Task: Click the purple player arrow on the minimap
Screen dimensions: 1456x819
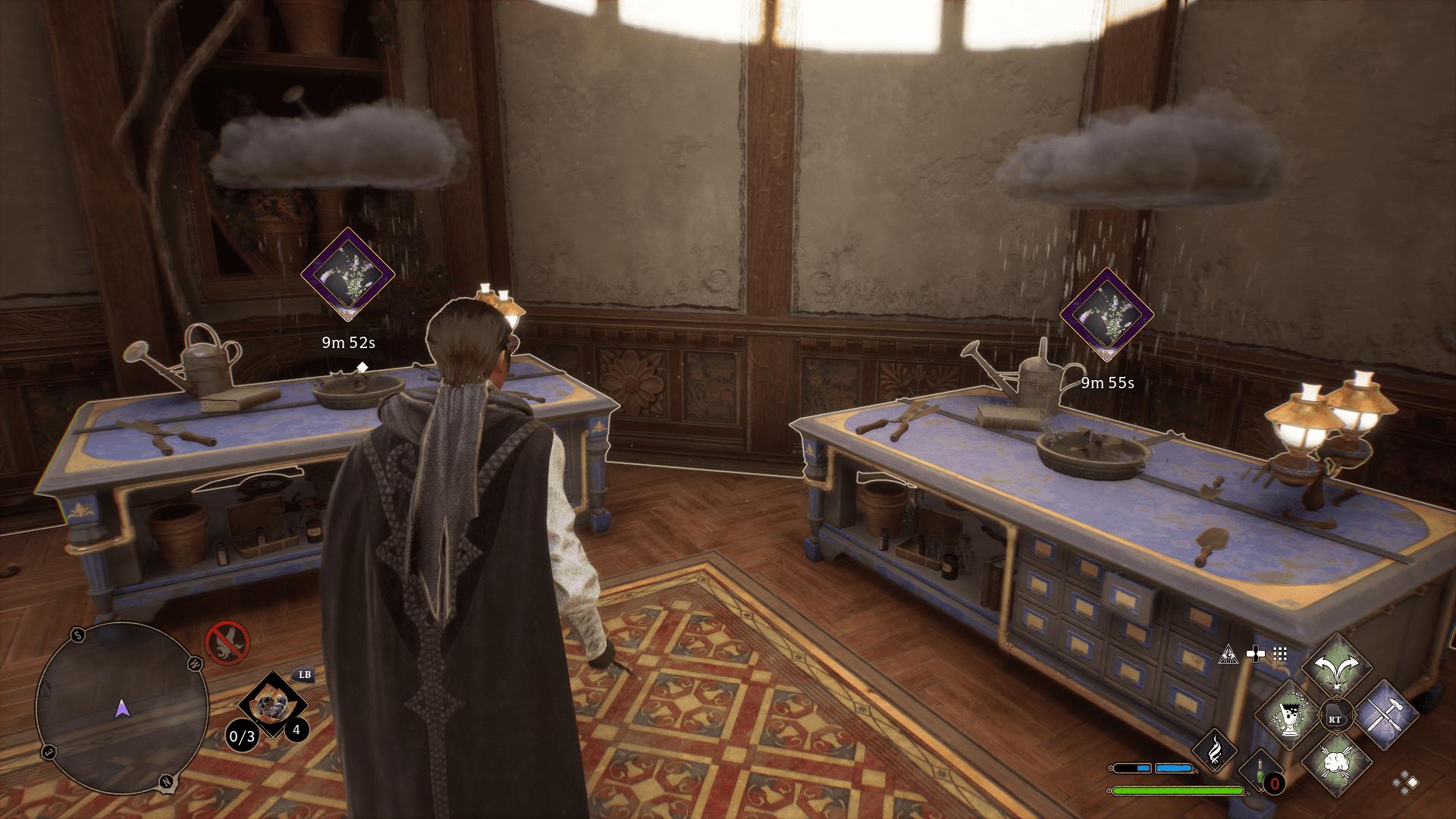Action: tap(122, 709)
